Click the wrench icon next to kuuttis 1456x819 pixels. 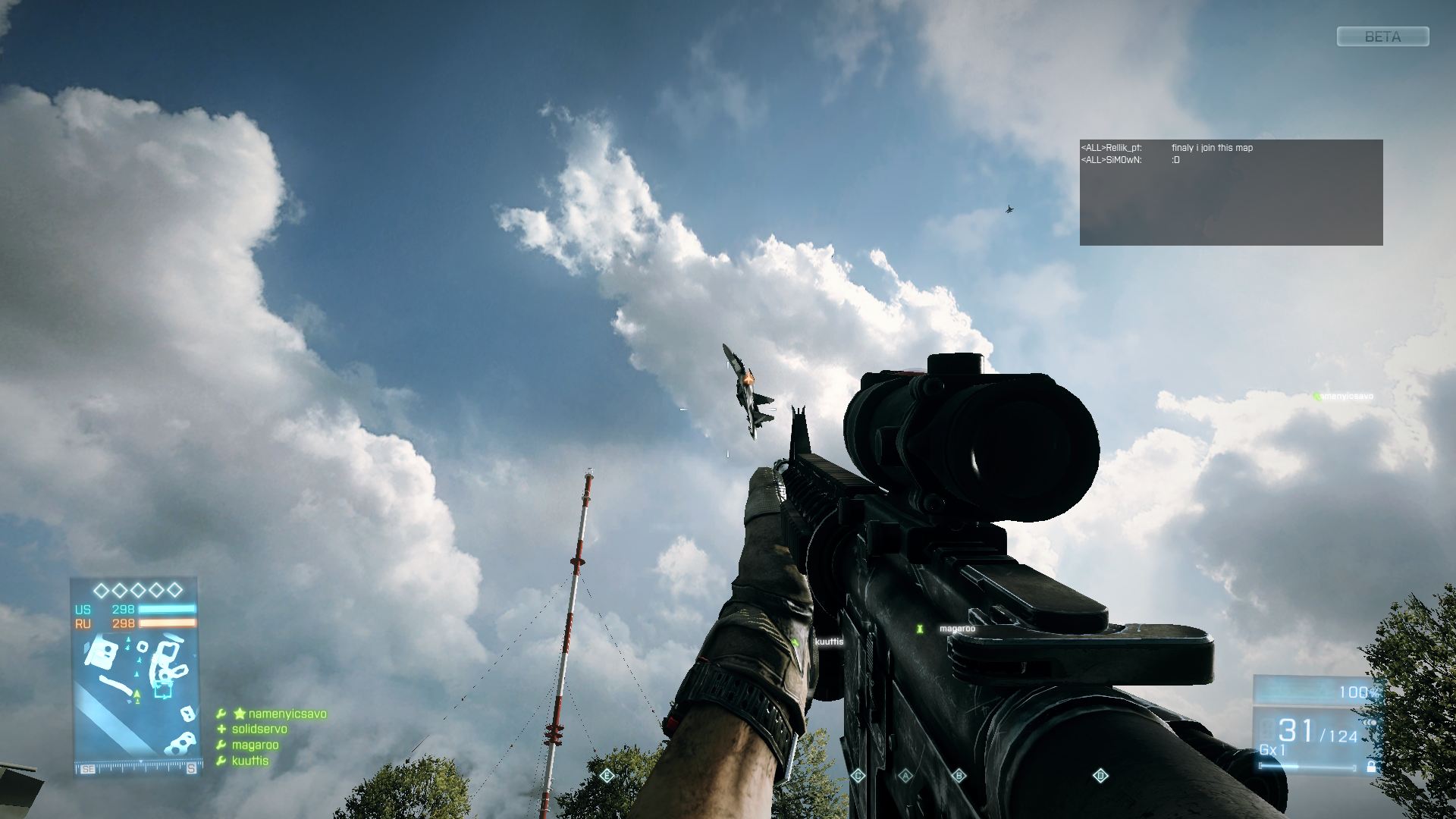pyautogui.click(x=221, y=760)
